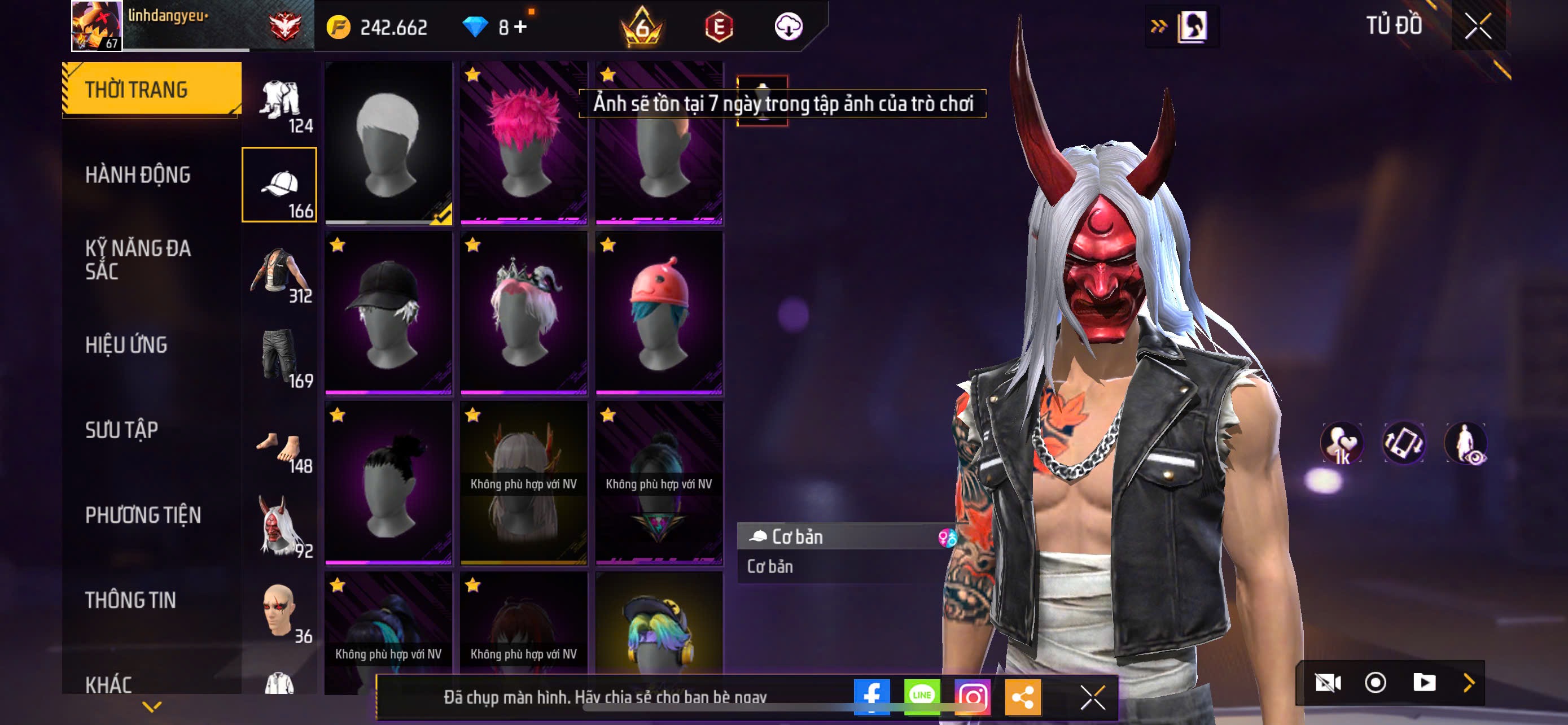
Task: Share the screenshot via Instagram
Action: 972,696
